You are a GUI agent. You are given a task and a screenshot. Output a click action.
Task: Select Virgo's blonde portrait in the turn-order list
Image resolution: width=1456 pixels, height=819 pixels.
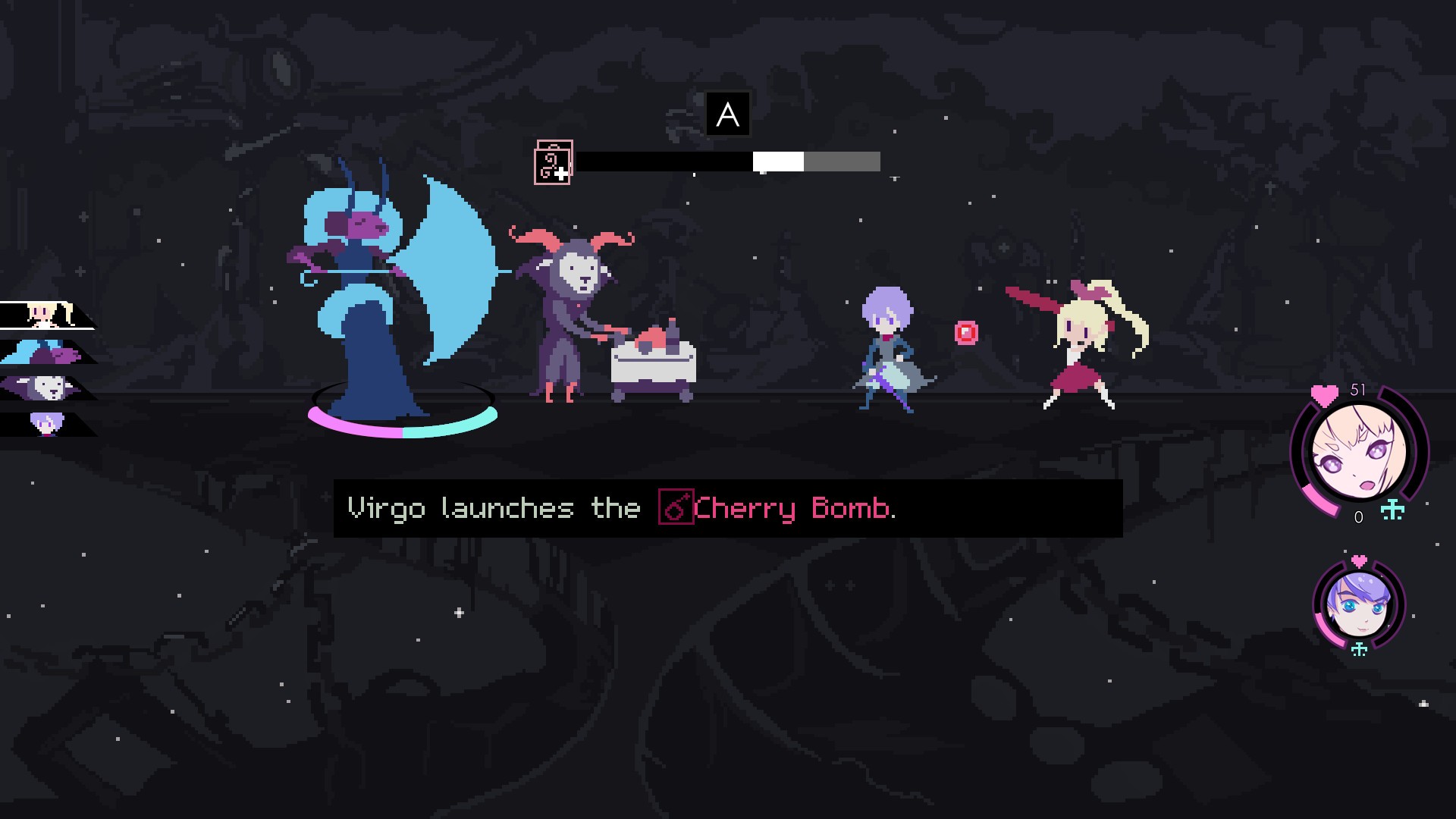point(42,313)
